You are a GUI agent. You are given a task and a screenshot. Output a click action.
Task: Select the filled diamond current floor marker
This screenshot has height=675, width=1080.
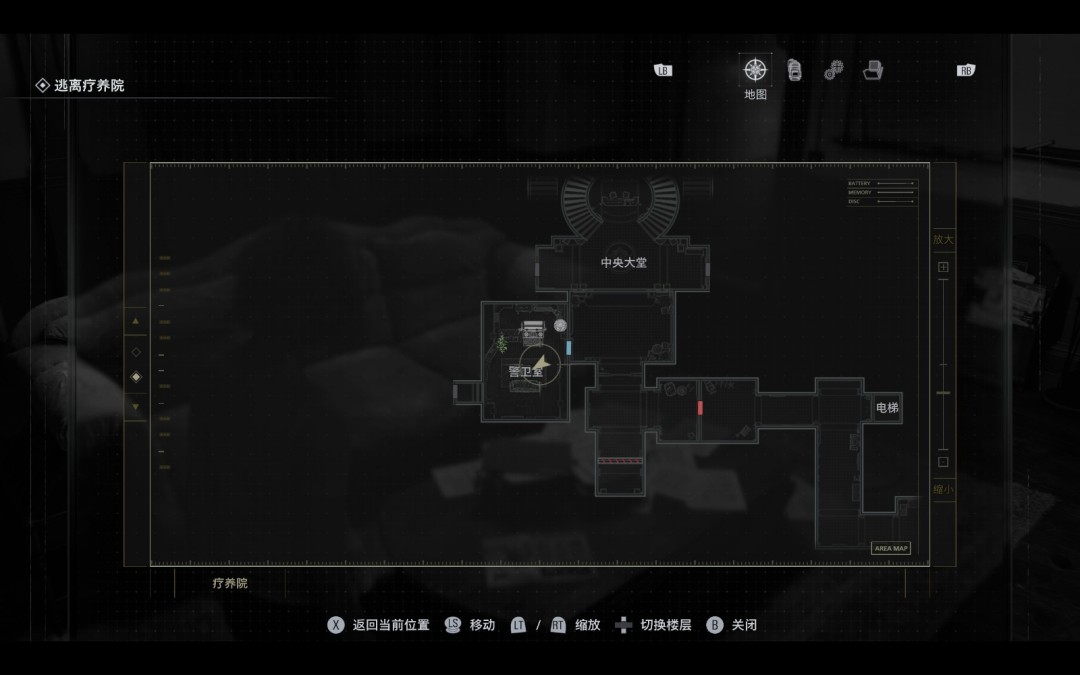(x=136, y=377)
